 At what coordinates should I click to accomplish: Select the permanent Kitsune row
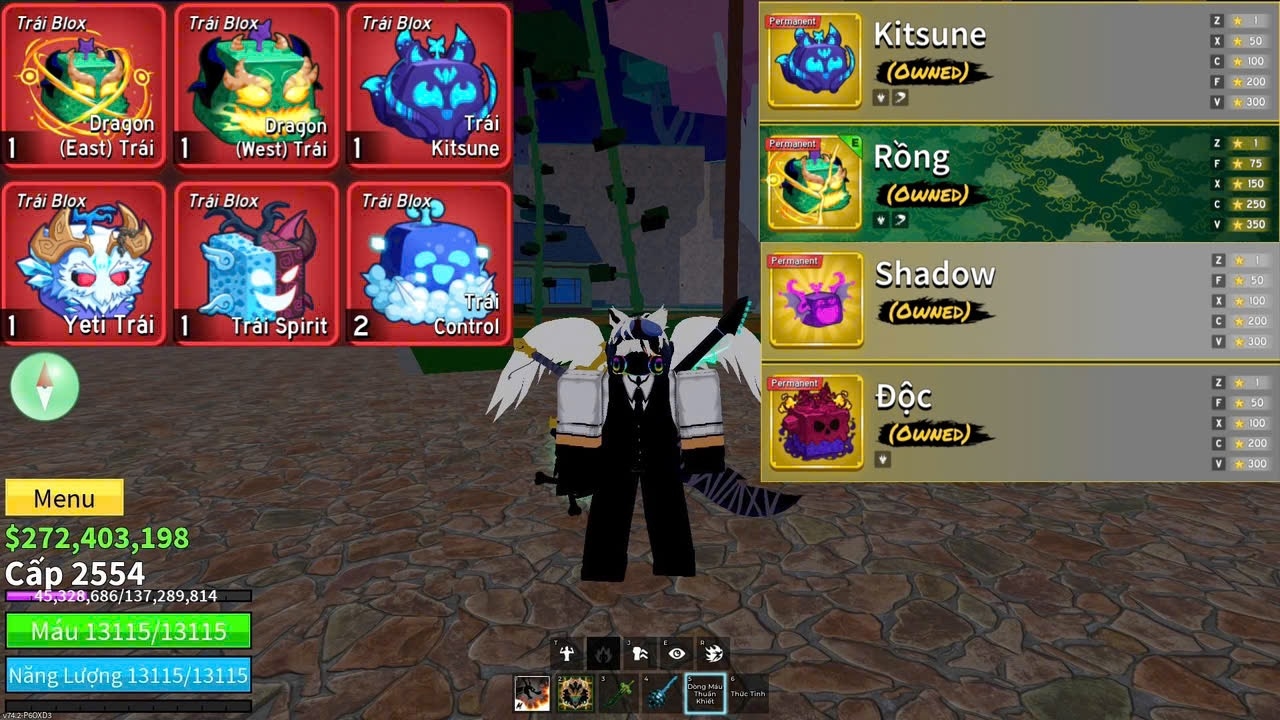pos(1018,60)
